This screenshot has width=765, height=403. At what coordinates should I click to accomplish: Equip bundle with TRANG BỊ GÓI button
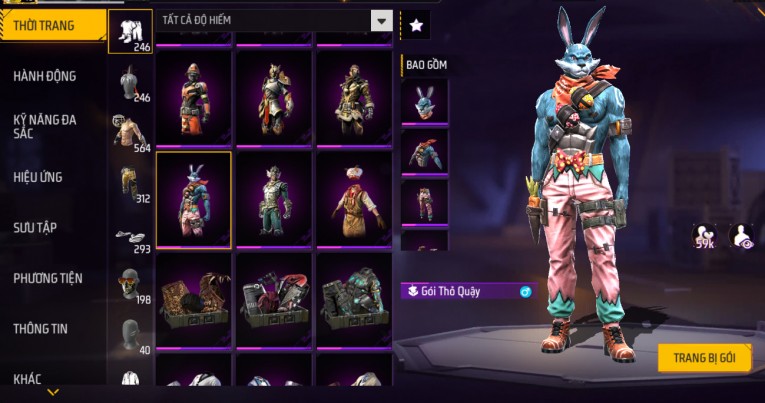click(x=704, y=358)
